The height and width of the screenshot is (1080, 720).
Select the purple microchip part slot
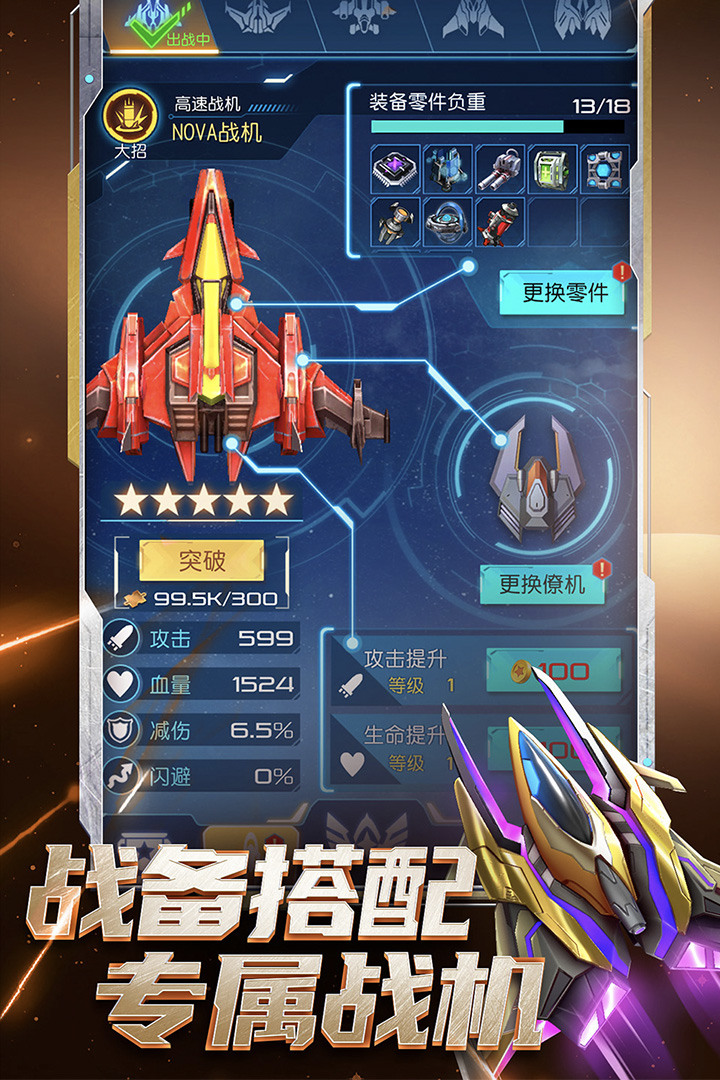point(396,168)
